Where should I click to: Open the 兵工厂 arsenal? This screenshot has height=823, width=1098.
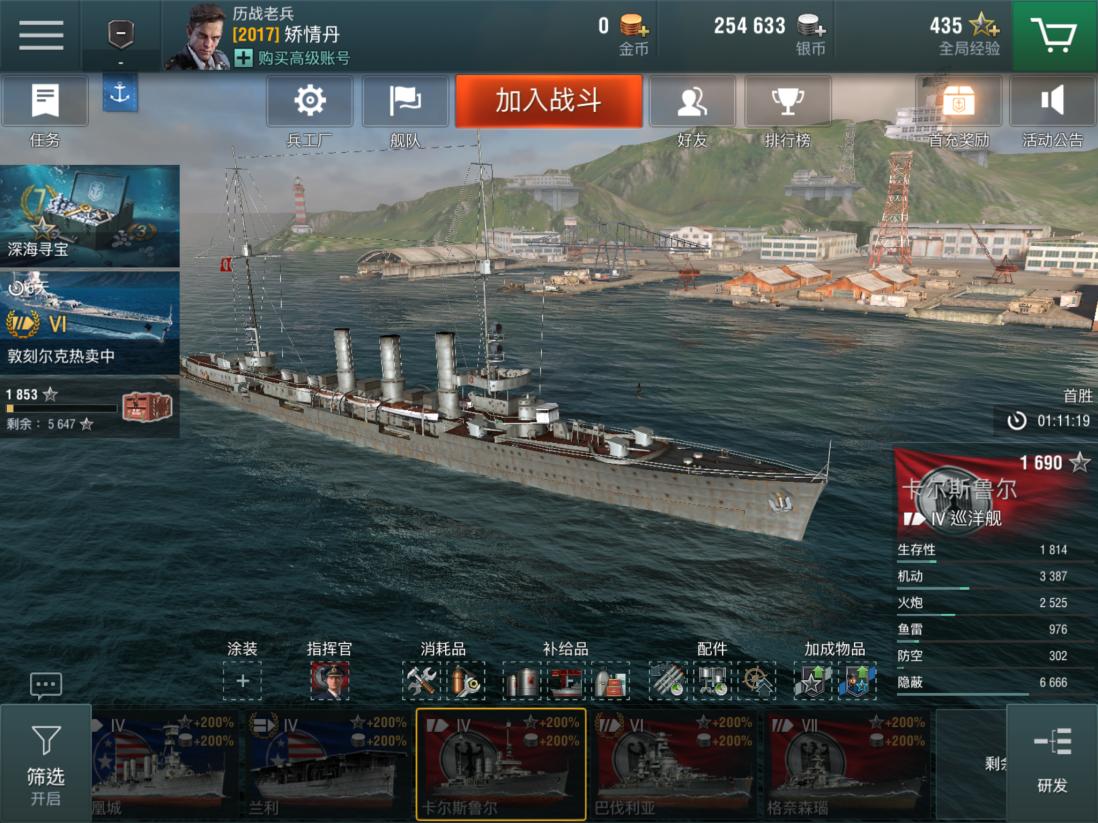pos(310,108)
